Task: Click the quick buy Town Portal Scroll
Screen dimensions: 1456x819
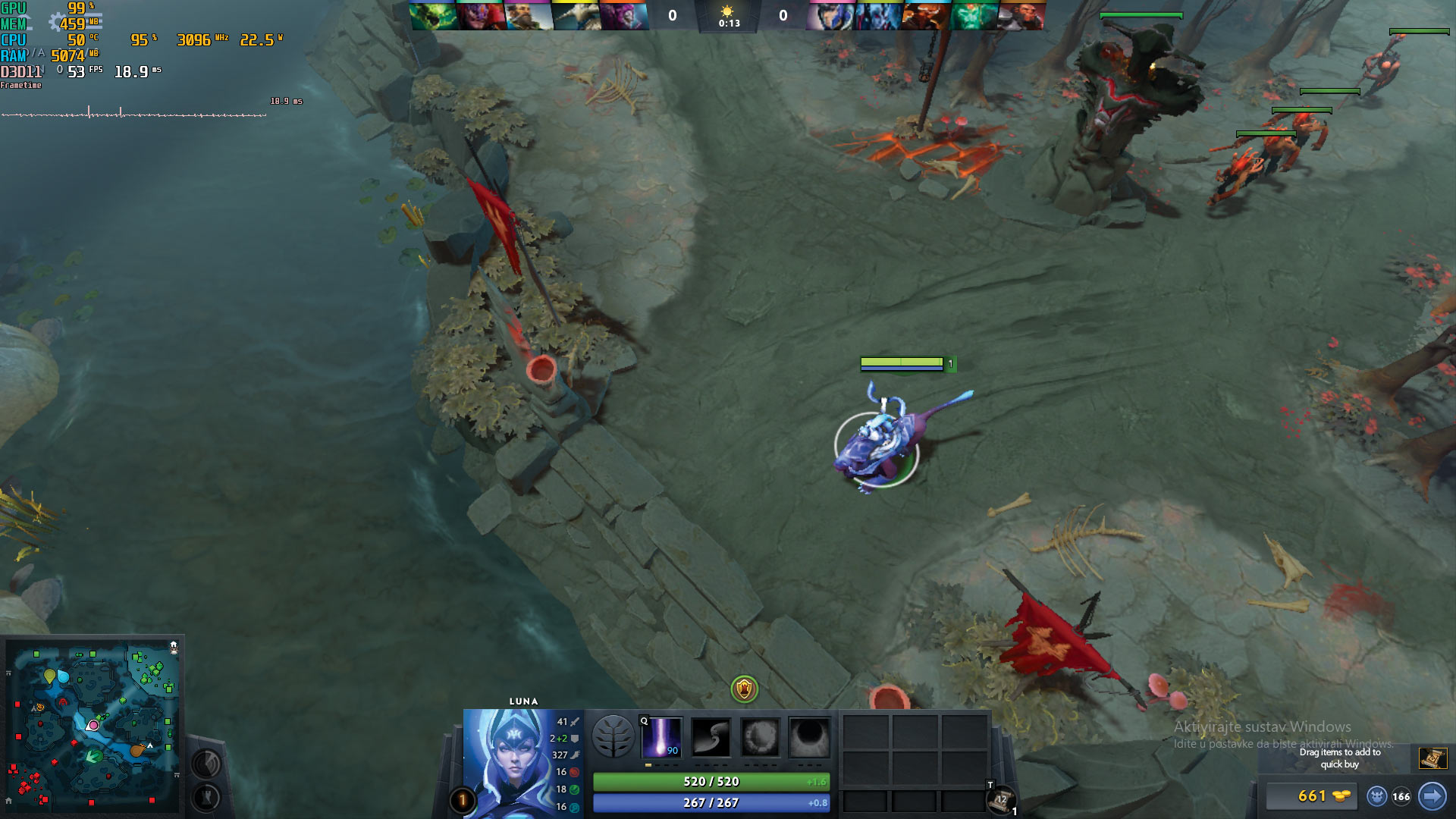Action: (x=1432, y=758)
